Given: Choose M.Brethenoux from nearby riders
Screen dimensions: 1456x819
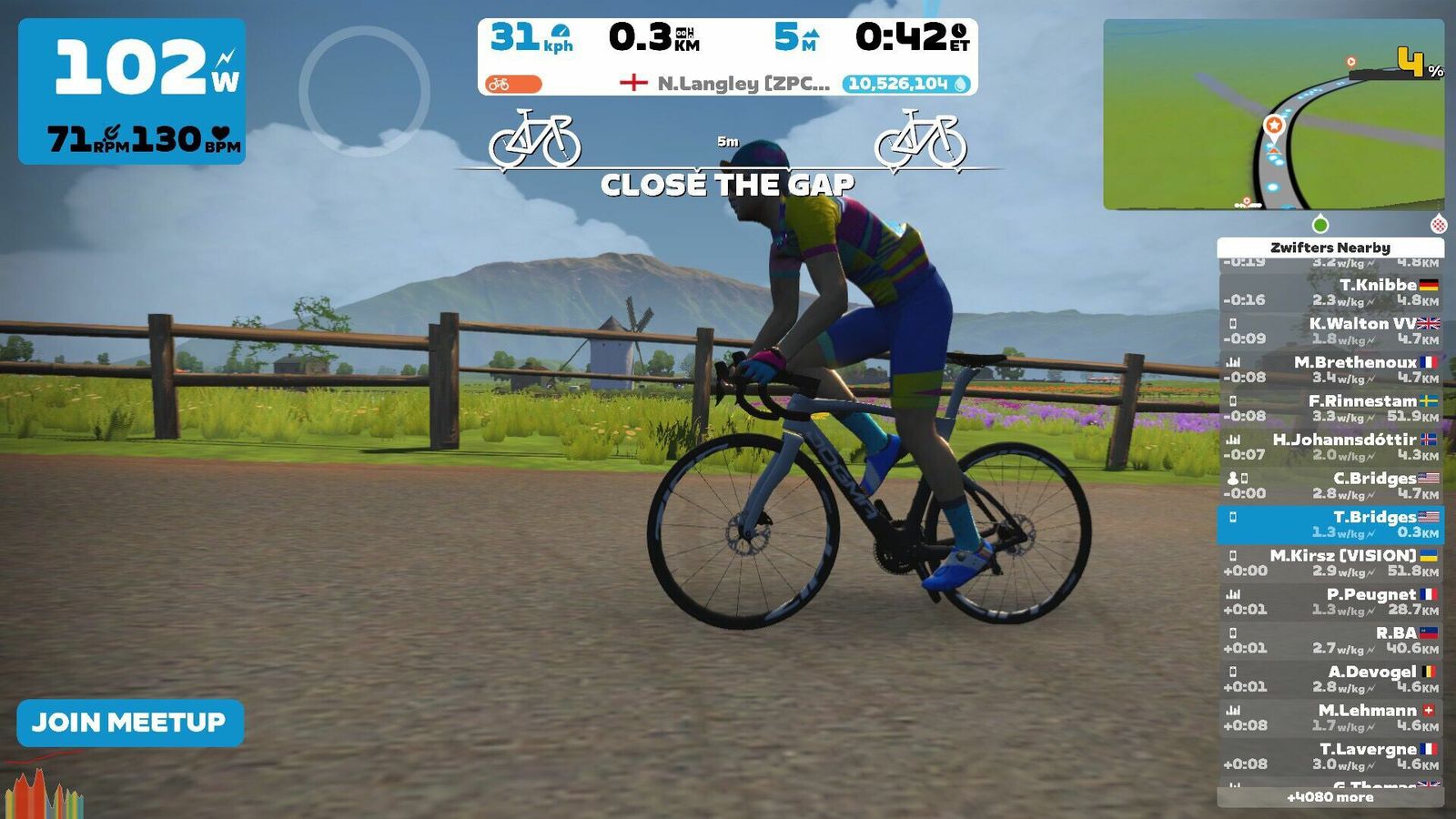Looking at the screenshot, I should 1330,369.
